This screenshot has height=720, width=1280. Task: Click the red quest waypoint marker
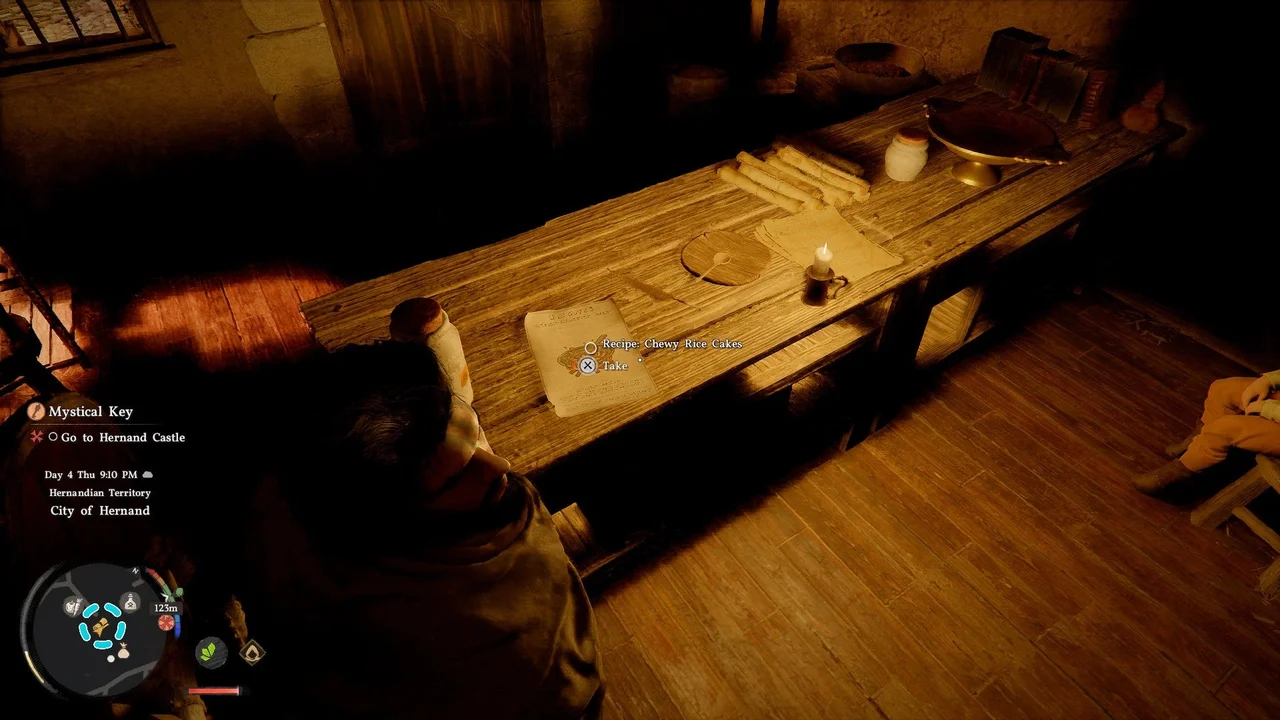tap(166, 622)
